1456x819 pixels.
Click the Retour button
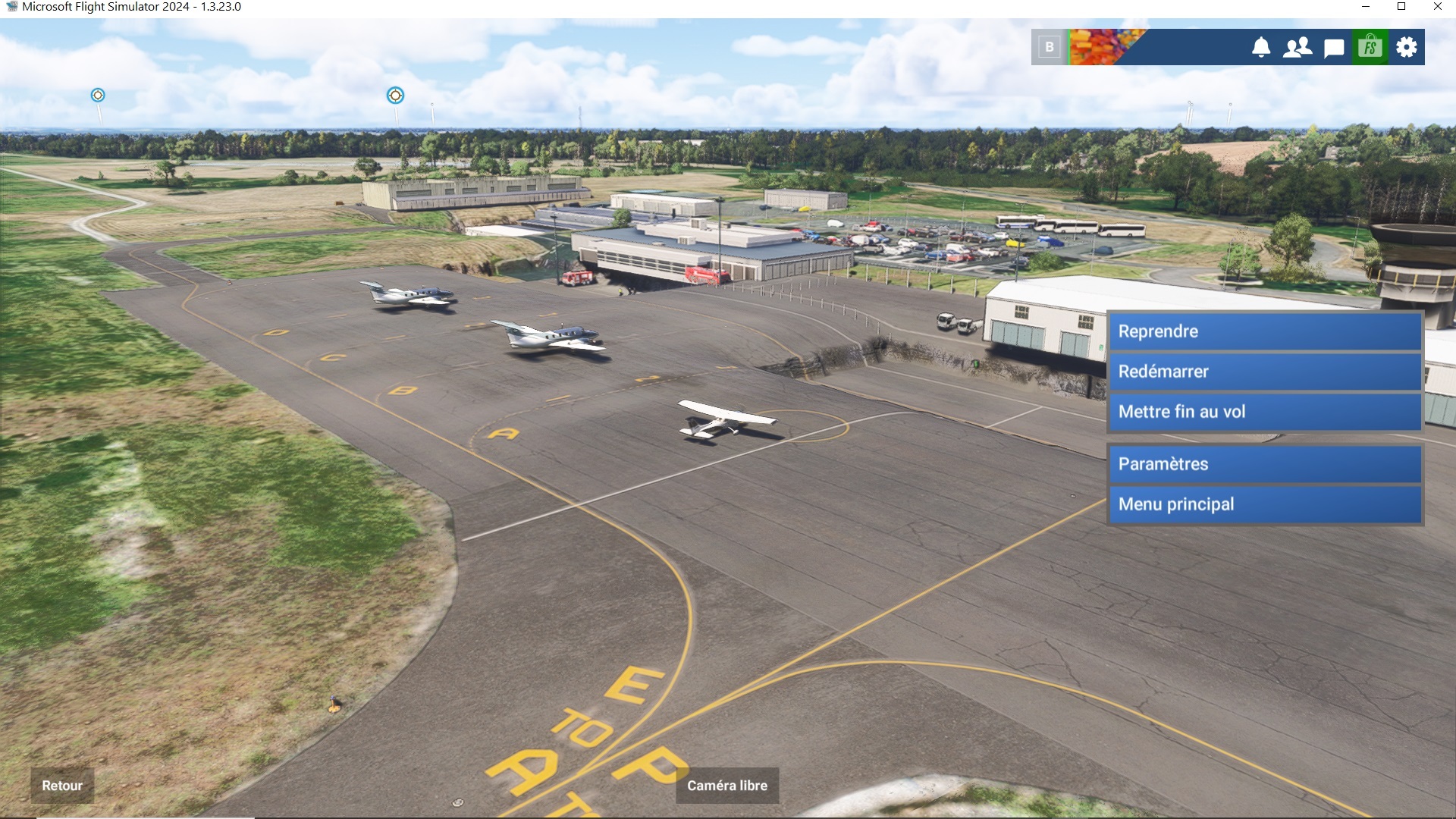click(62, 786)
